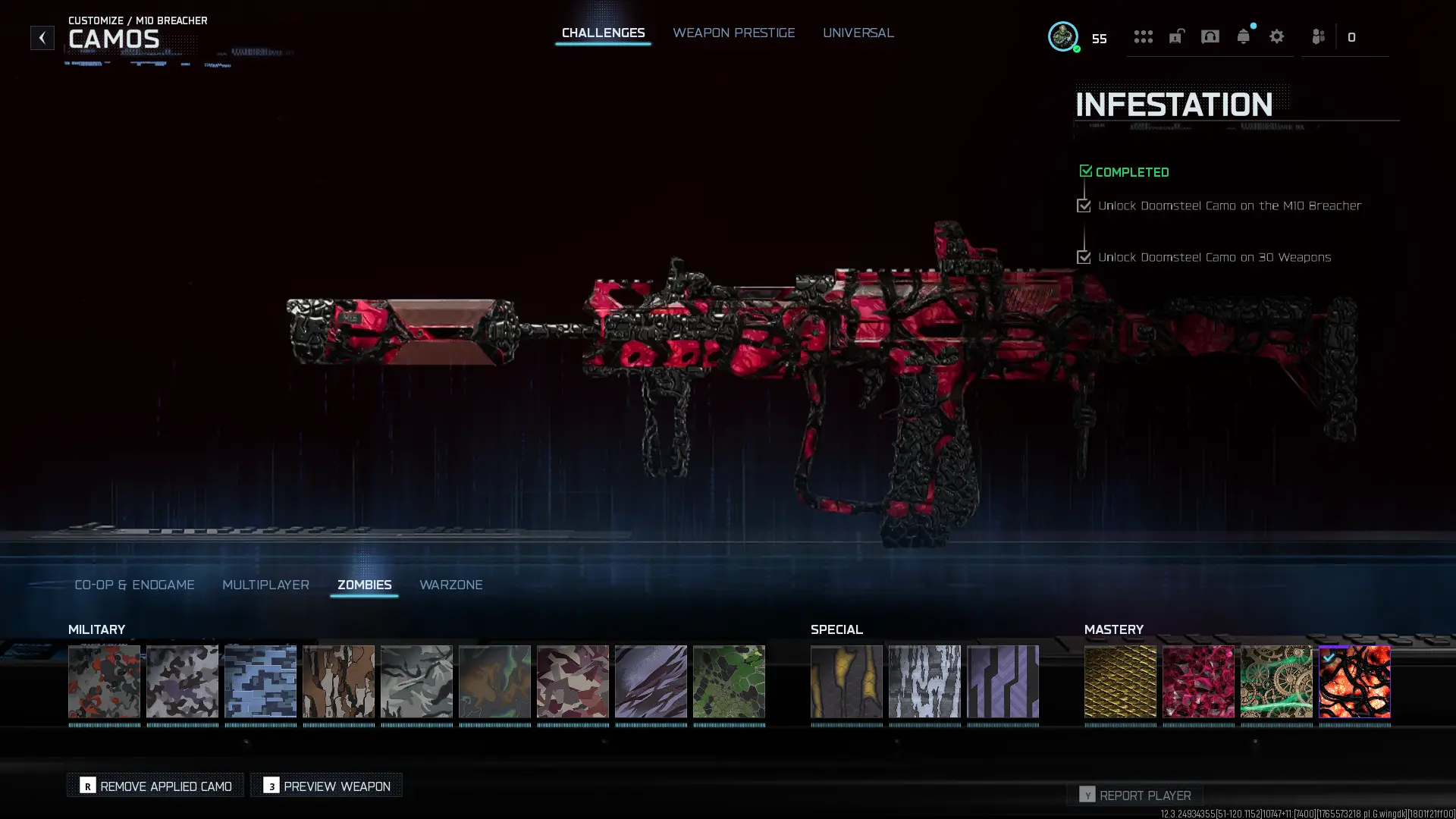The image size is (1456, 819).
Task: Click the COD Points balance showing 0
Action: pos(1352,36)
